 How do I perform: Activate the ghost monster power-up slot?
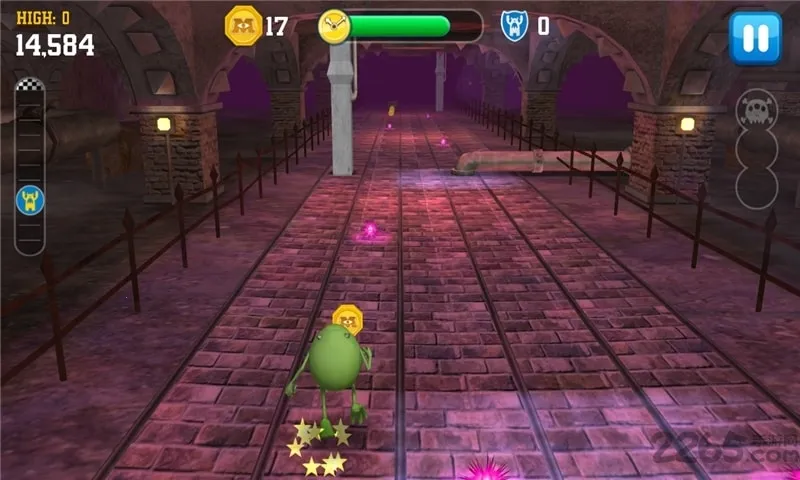click(756, 111)
